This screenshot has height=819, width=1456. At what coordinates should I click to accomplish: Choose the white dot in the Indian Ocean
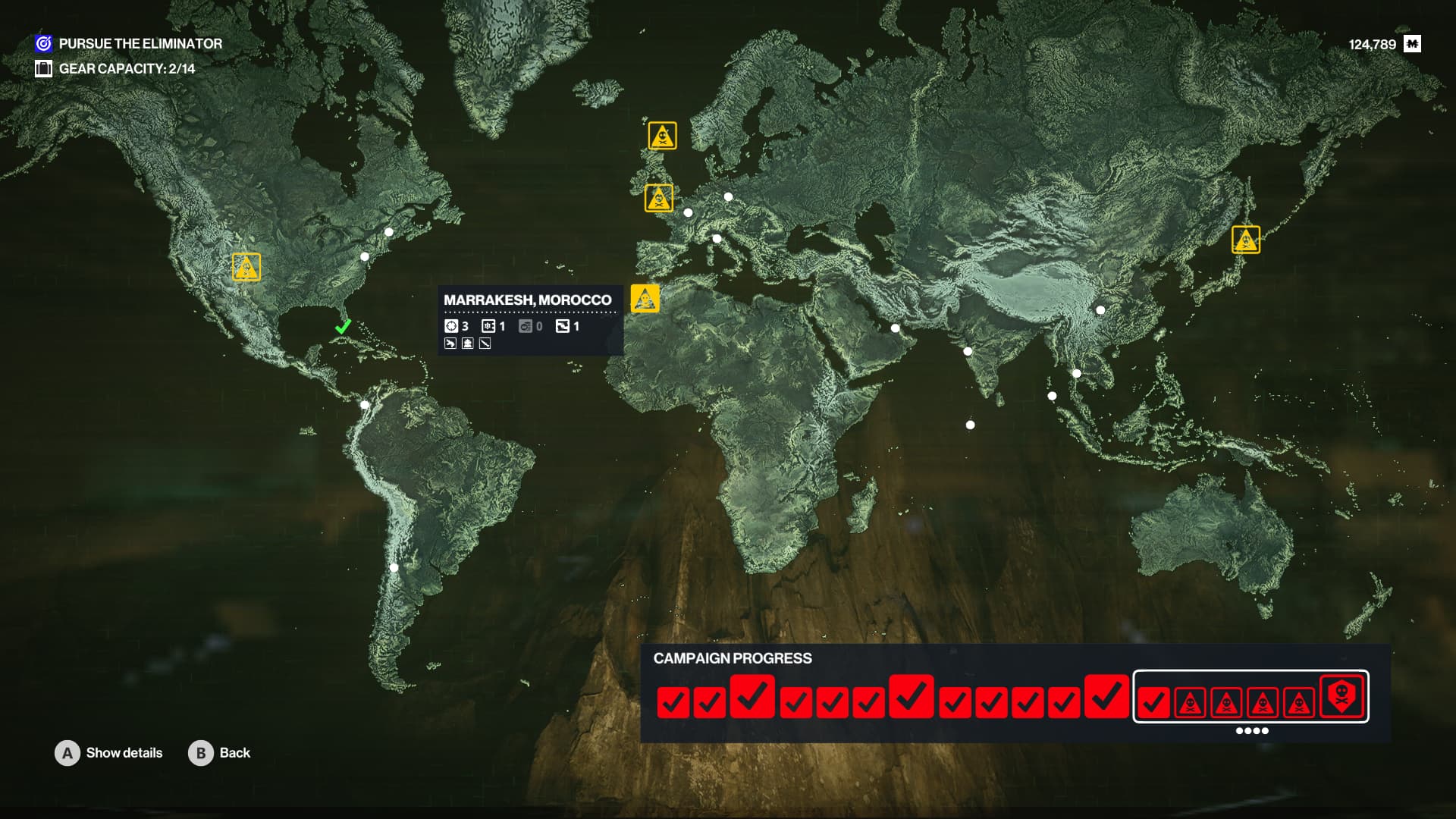tap(970, 425)
